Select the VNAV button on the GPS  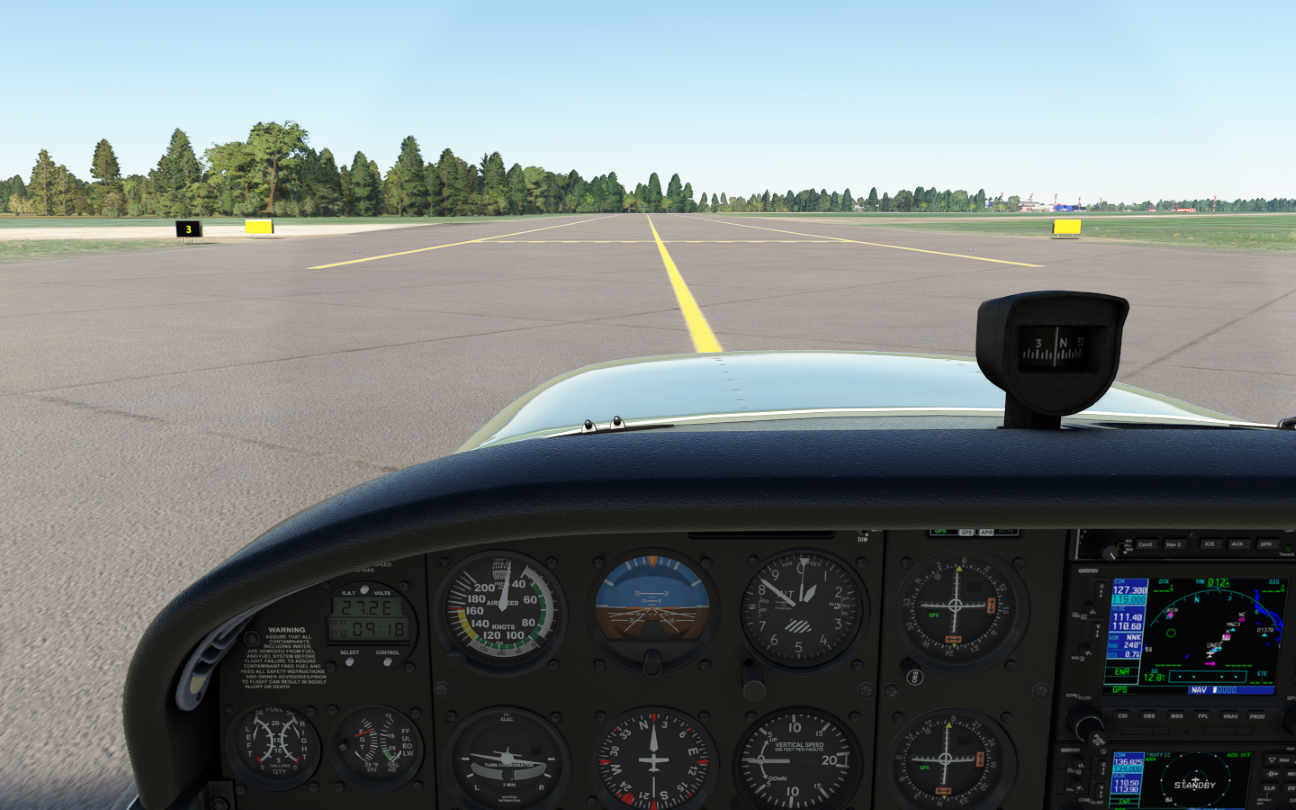coord(1230,715)
